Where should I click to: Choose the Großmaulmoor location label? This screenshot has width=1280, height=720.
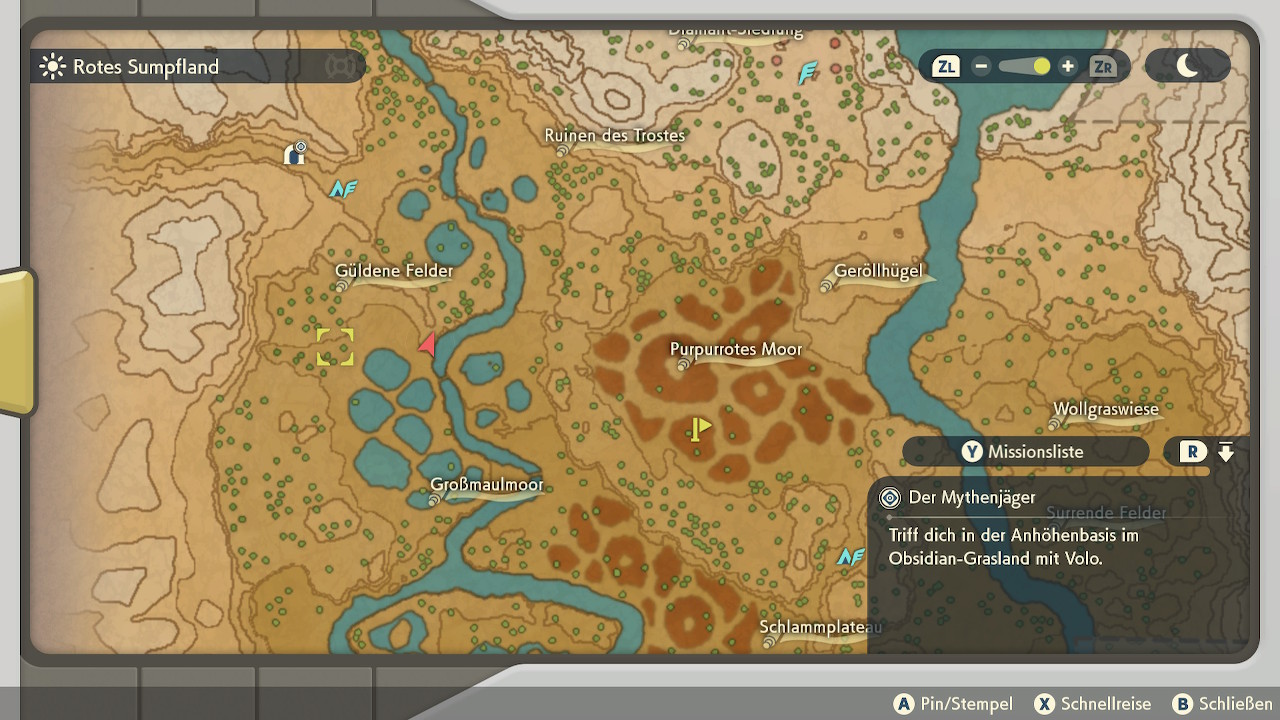pos(486,485)
